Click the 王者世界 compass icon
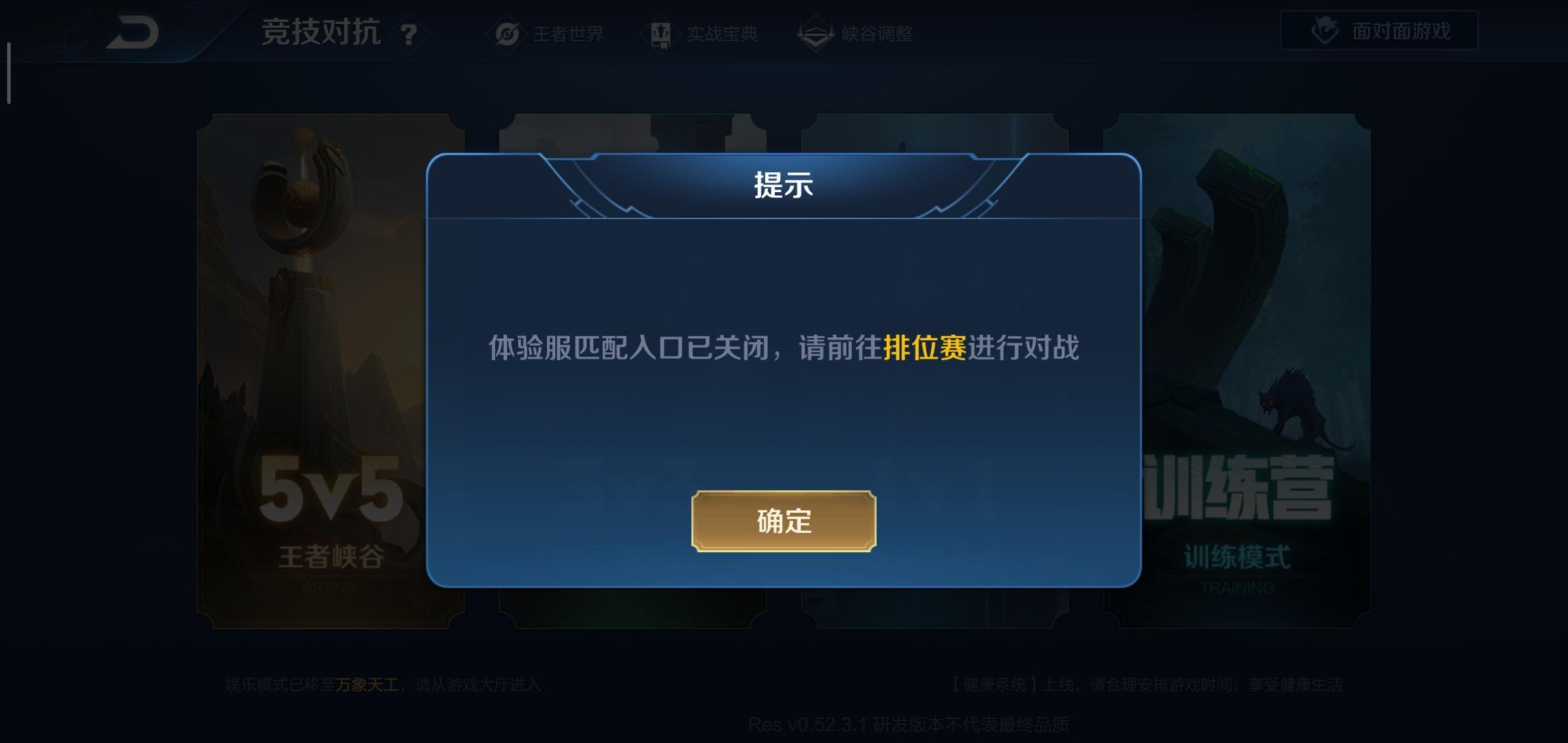The image size is (1568, 743). click(x=507, y=34)
